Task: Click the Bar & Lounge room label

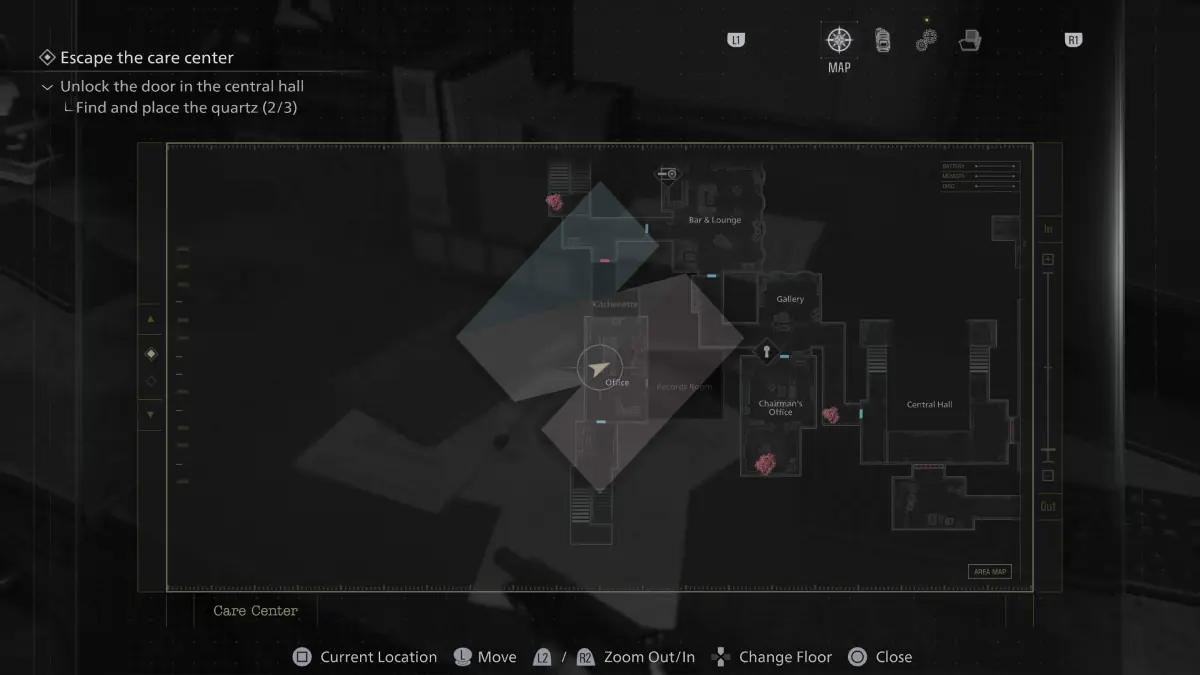Action: pos(715,220)
